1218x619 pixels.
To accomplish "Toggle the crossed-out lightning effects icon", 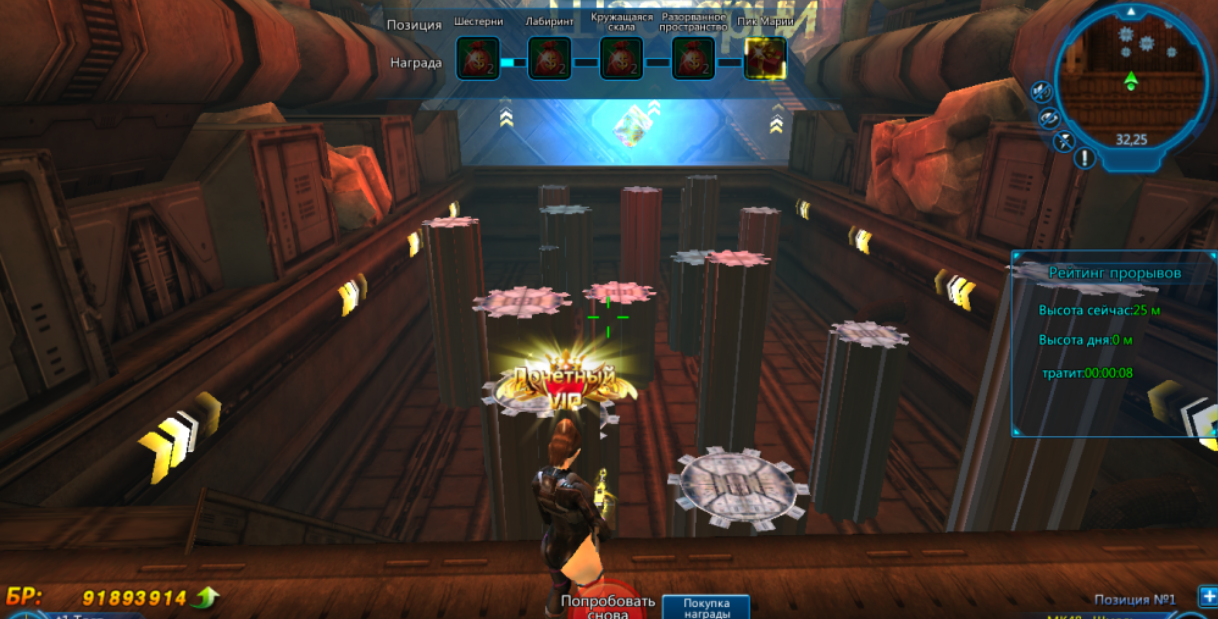I will (x=1065, y=141).
